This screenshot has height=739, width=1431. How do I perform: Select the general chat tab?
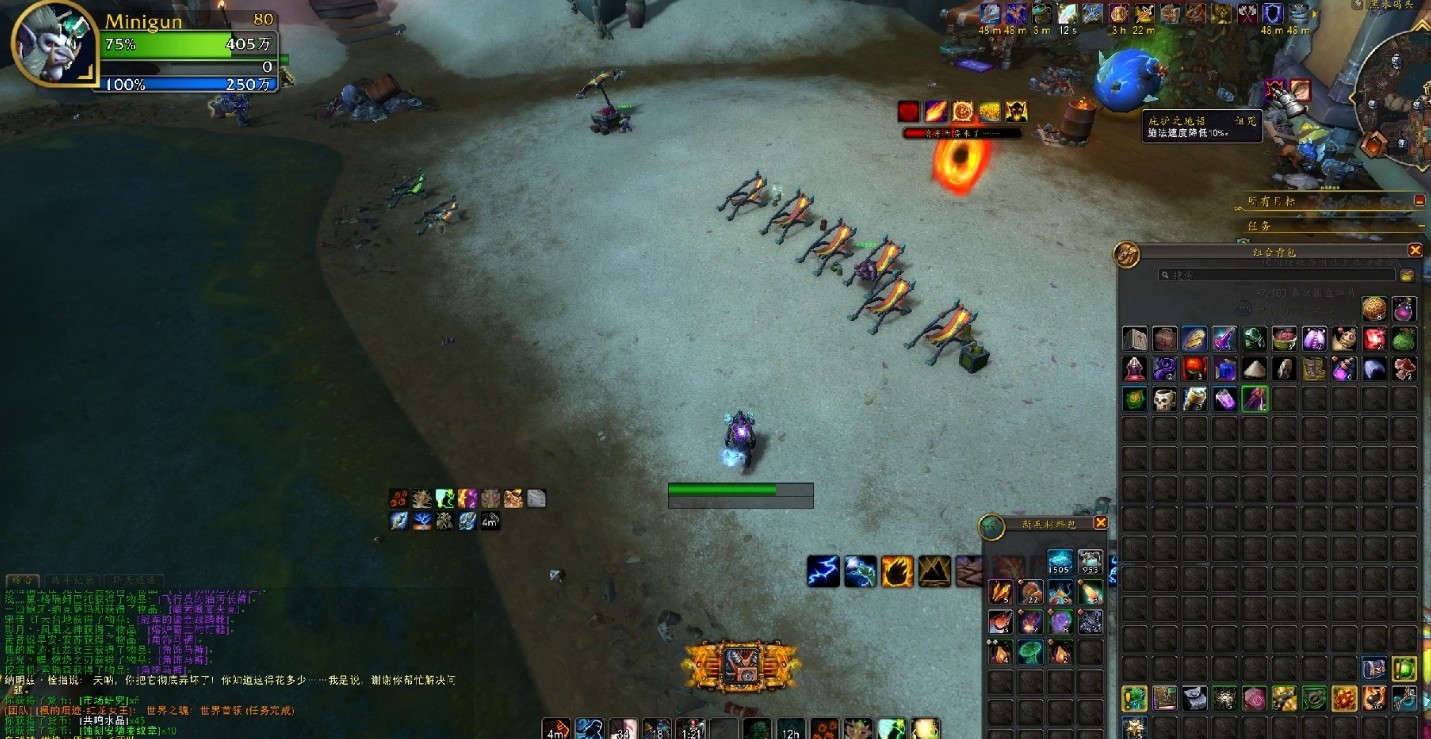point(23,580)
